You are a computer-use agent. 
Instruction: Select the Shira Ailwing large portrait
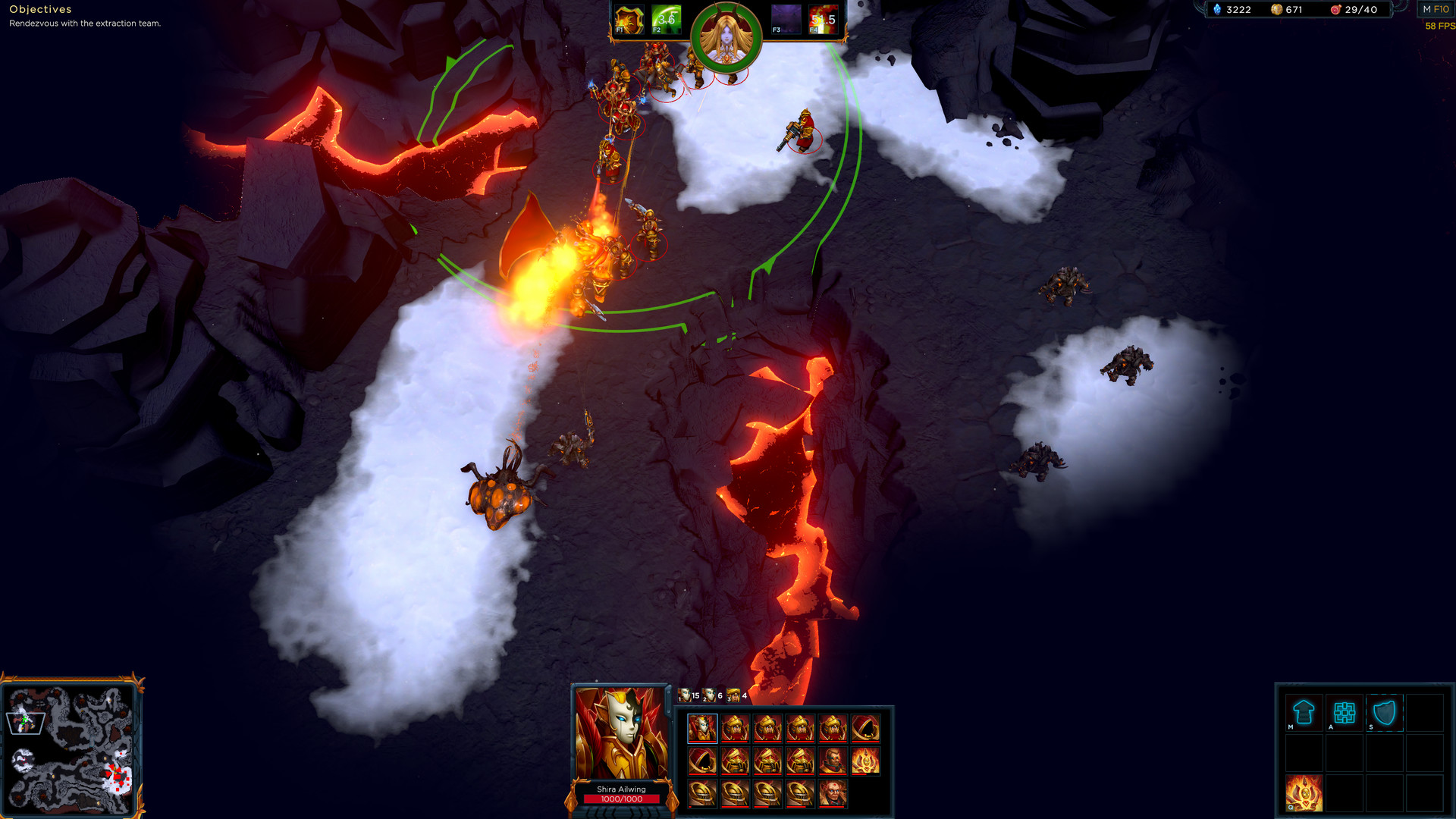[x=621, y=733]
